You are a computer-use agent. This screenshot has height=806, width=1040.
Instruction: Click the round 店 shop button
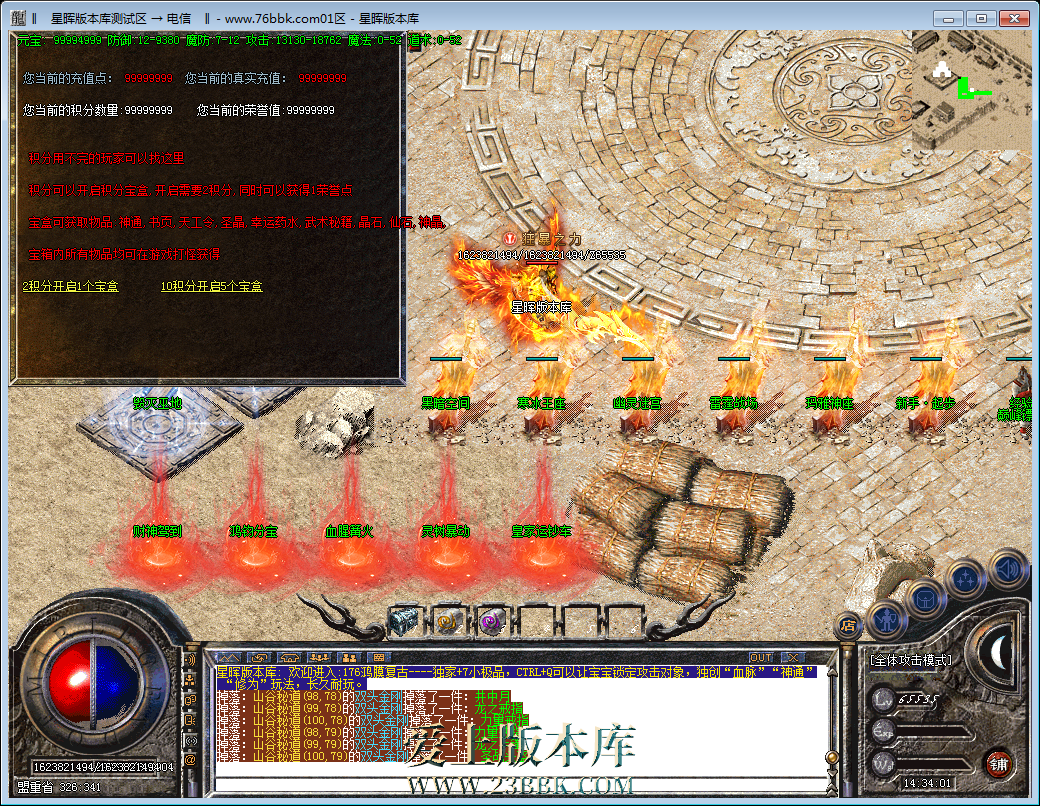(x=848, y=625)
